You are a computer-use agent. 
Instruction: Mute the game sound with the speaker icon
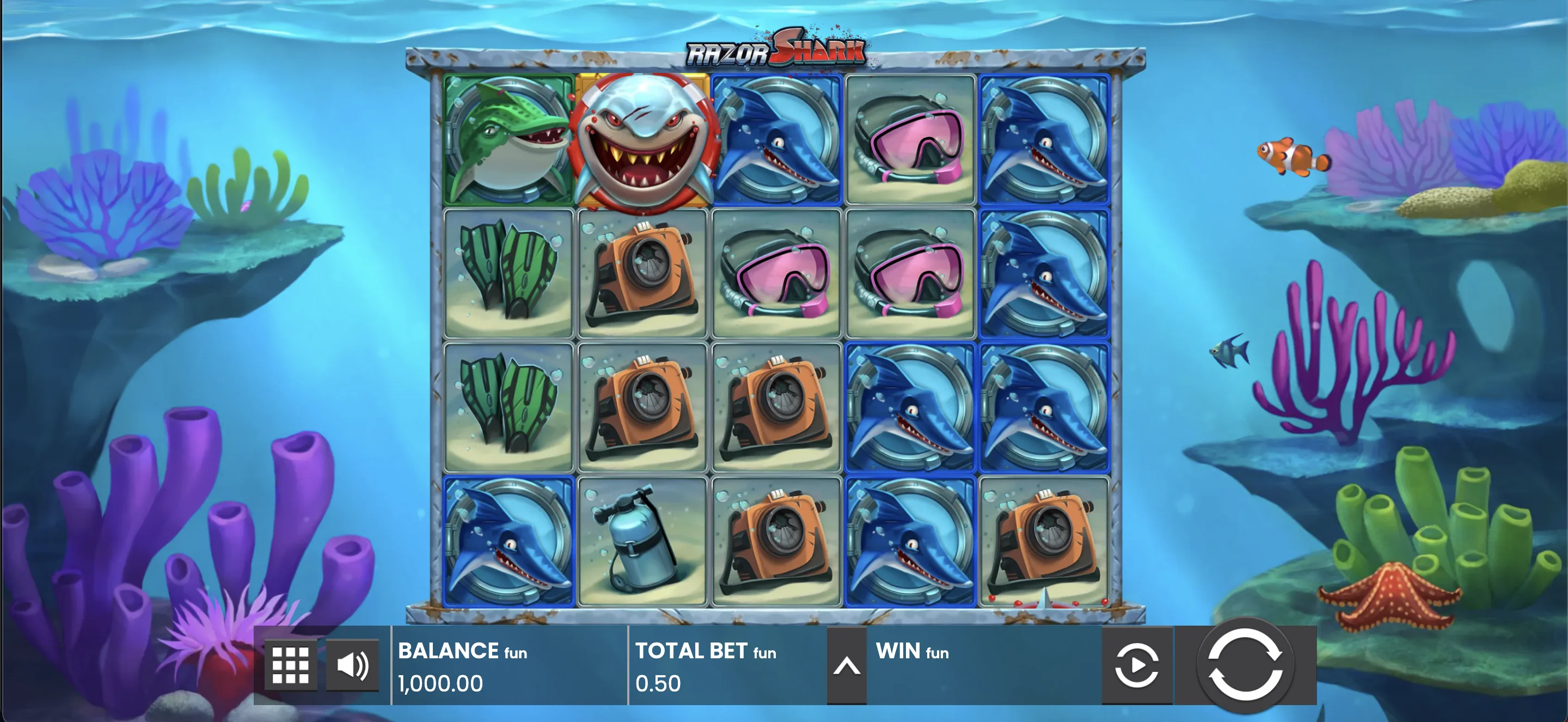pyautogui.click(x=352, y=664)
